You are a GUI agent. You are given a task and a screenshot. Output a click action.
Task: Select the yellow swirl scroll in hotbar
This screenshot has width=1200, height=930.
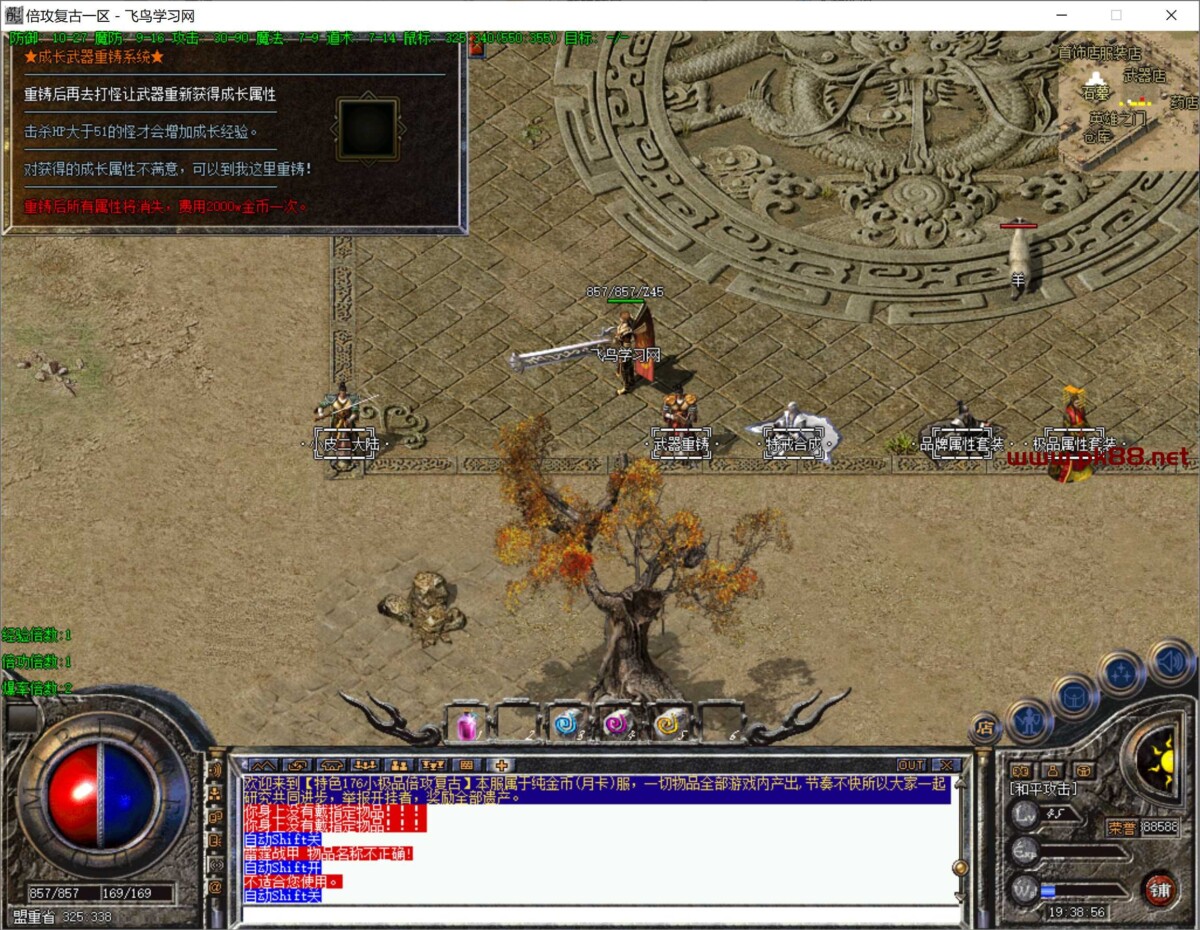click(x=667, y=724)
